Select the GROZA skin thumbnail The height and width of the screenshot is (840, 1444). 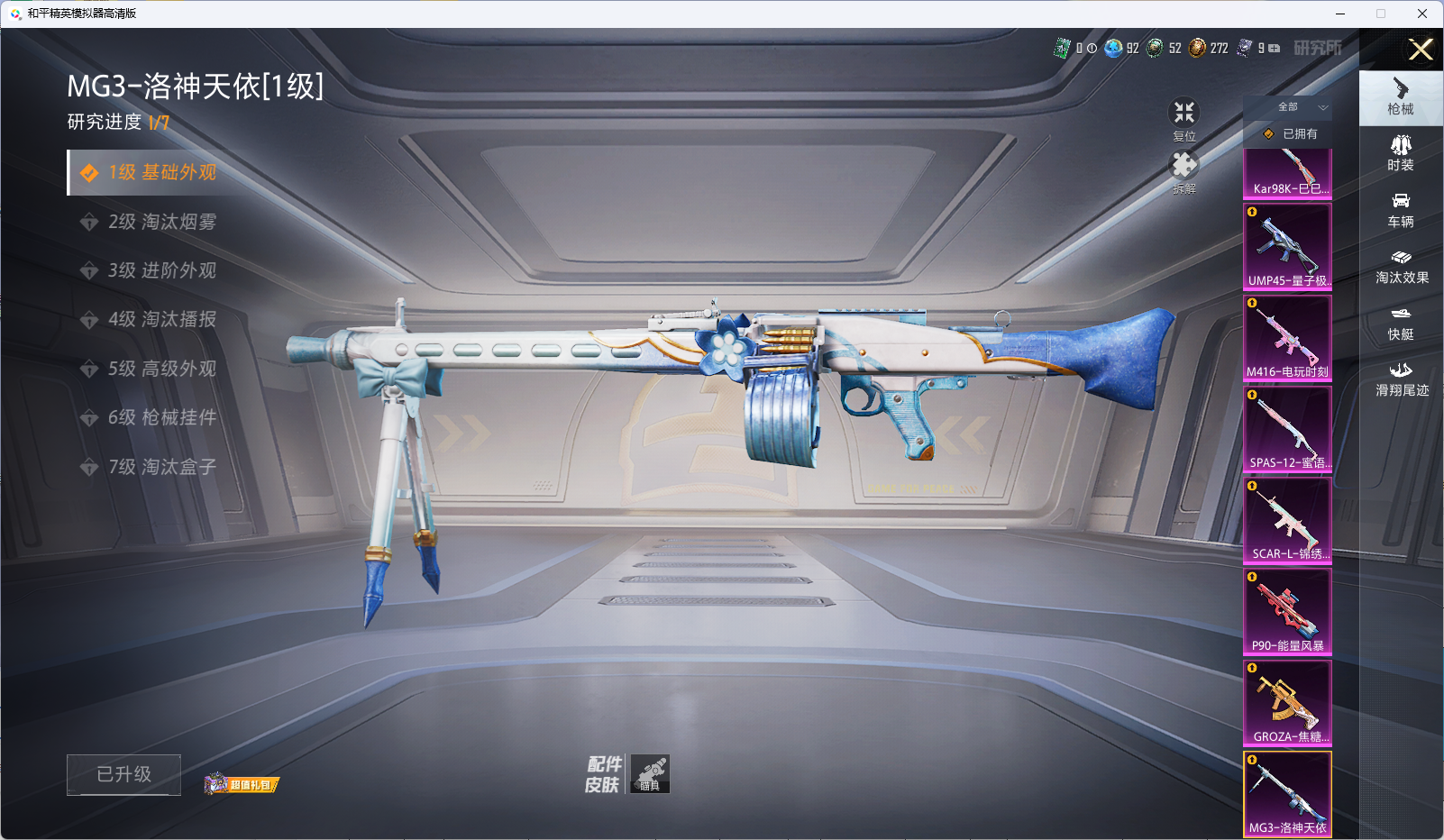click(x=1287, y=703)
